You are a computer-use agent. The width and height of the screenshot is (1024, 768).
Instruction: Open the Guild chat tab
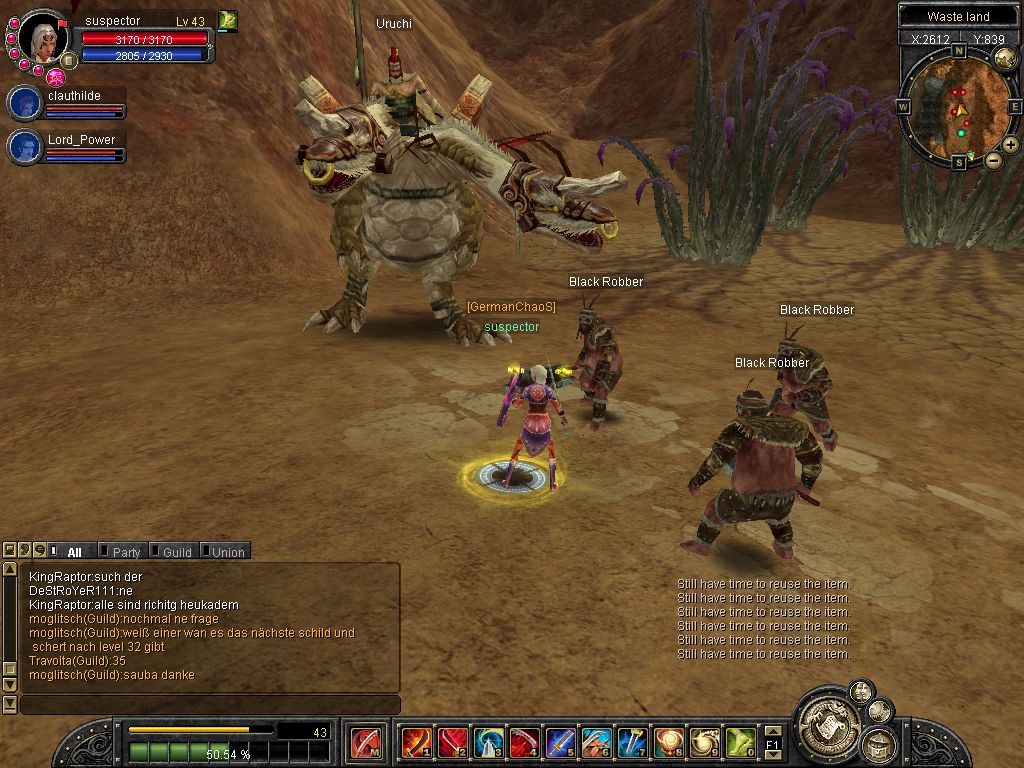pos(176,552)
